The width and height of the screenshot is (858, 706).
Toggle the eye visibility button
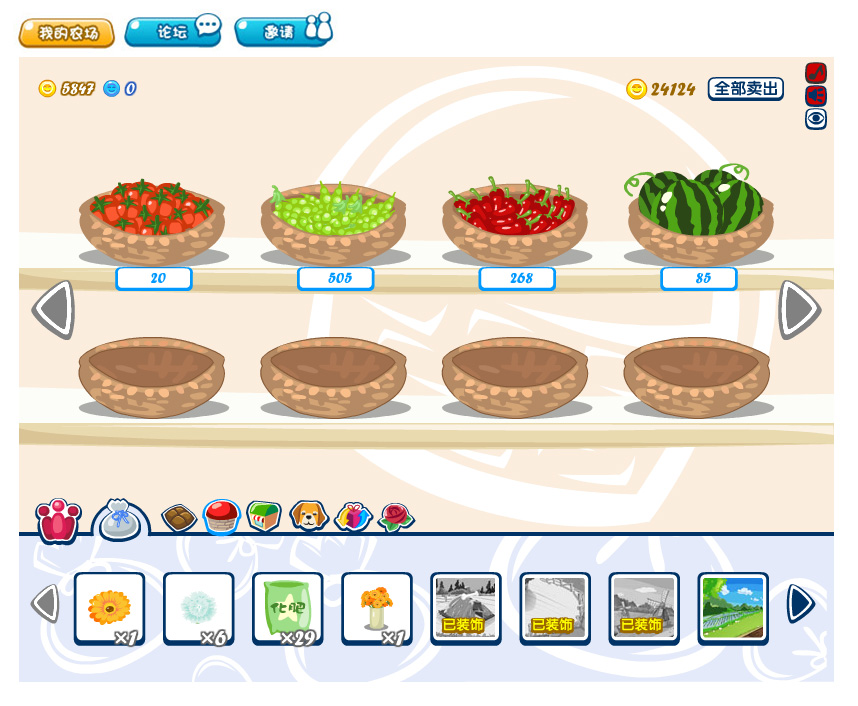pyautogui.click(x=816, y=119)
